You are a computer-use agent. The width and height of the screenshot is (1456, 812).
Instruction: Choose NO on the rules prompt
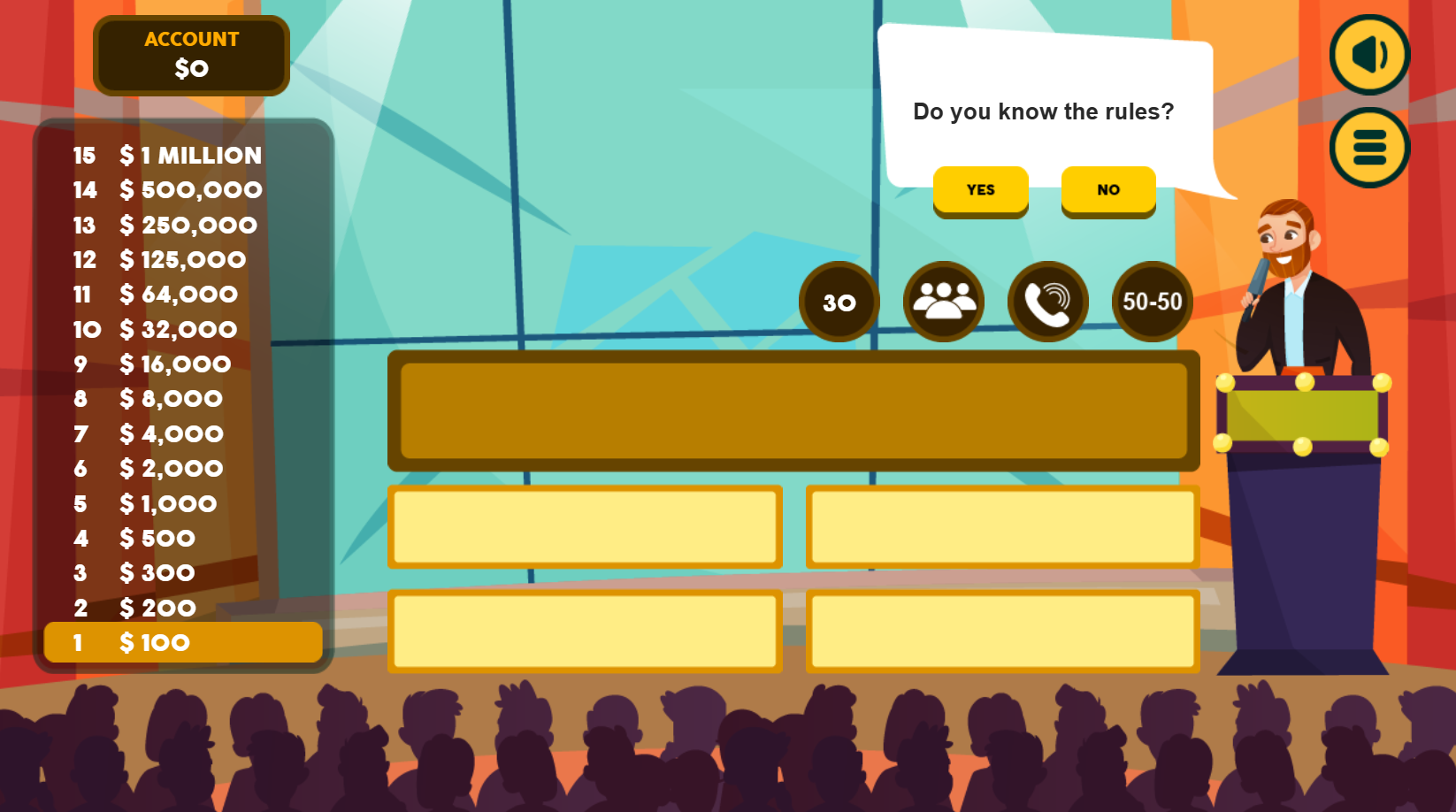pyautogui.click(x=1108, y=190)
